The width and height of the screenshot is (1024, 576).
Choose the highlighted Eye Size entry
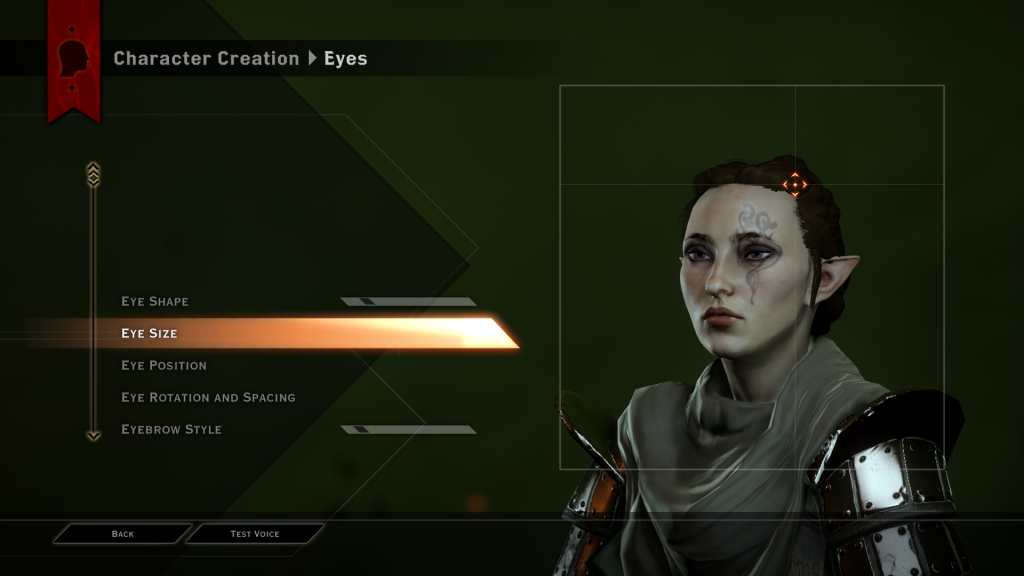150,333
